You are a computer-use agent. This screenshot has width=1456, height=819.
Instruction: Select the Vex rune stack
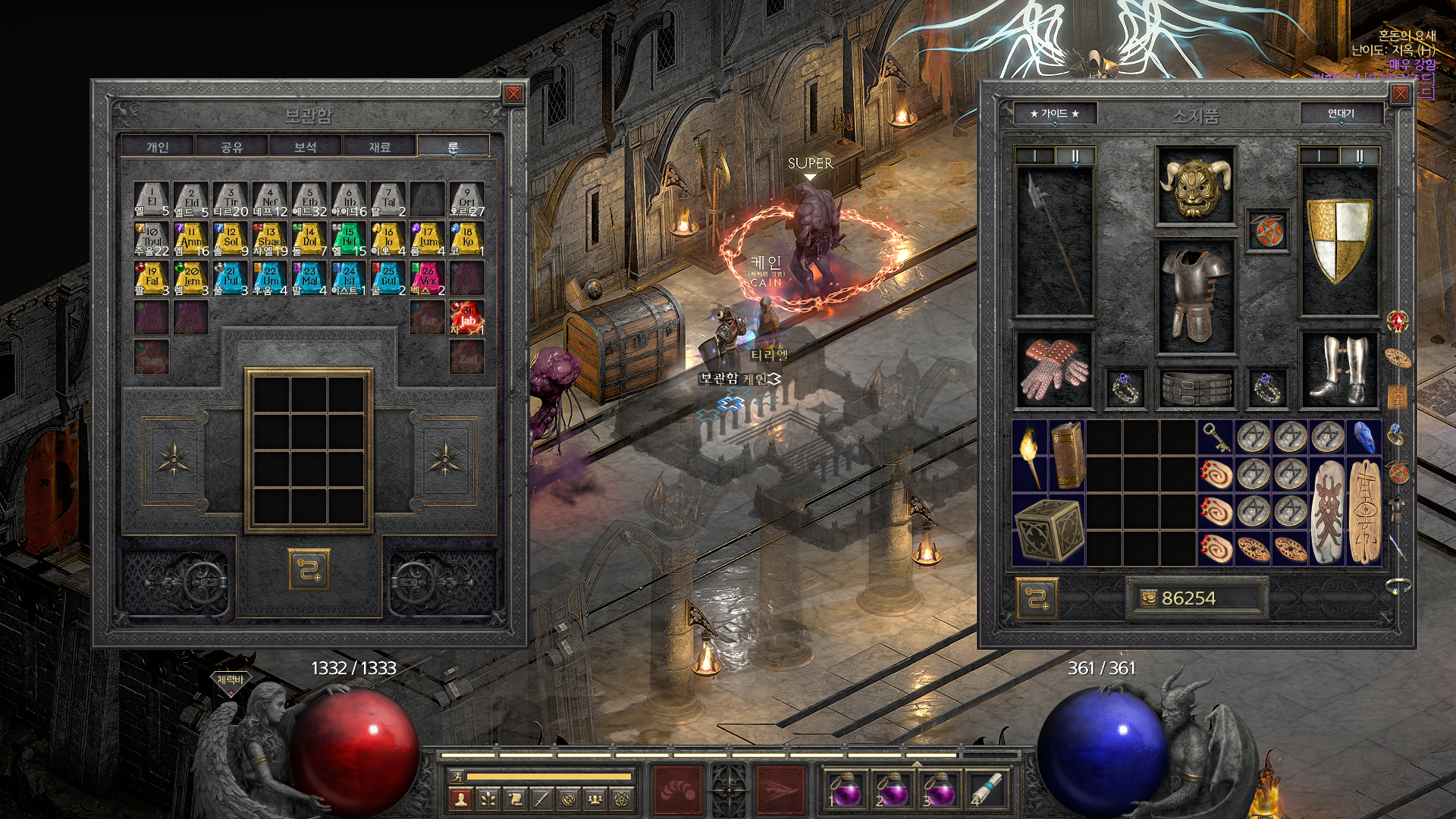click(428, 278)
